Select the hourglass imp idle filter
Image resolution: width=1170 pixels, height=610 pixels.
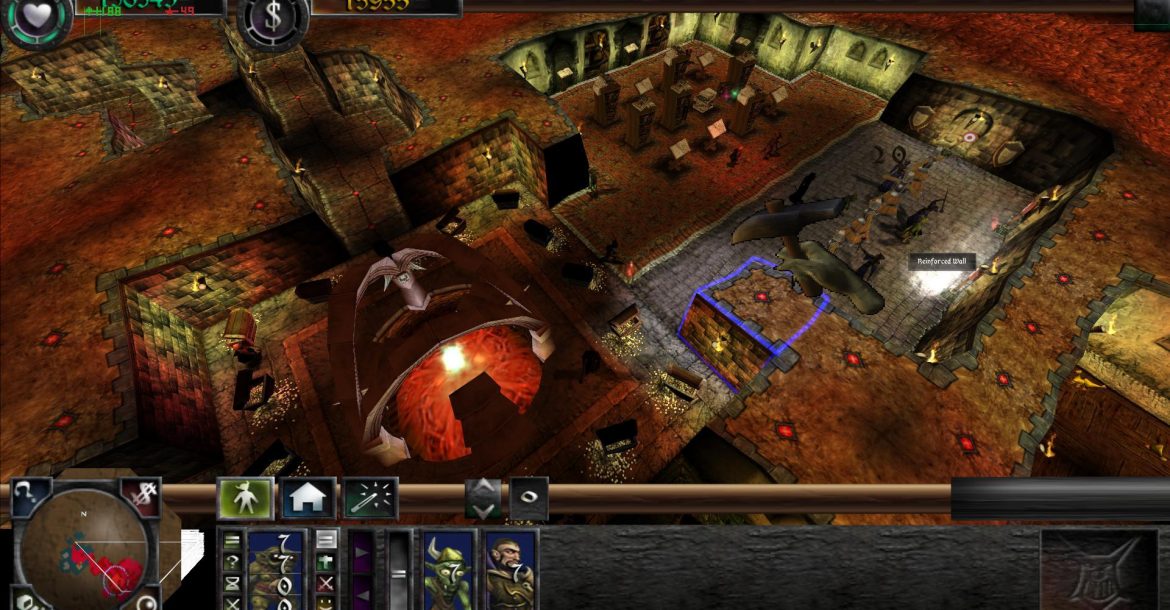coord(232,583)
